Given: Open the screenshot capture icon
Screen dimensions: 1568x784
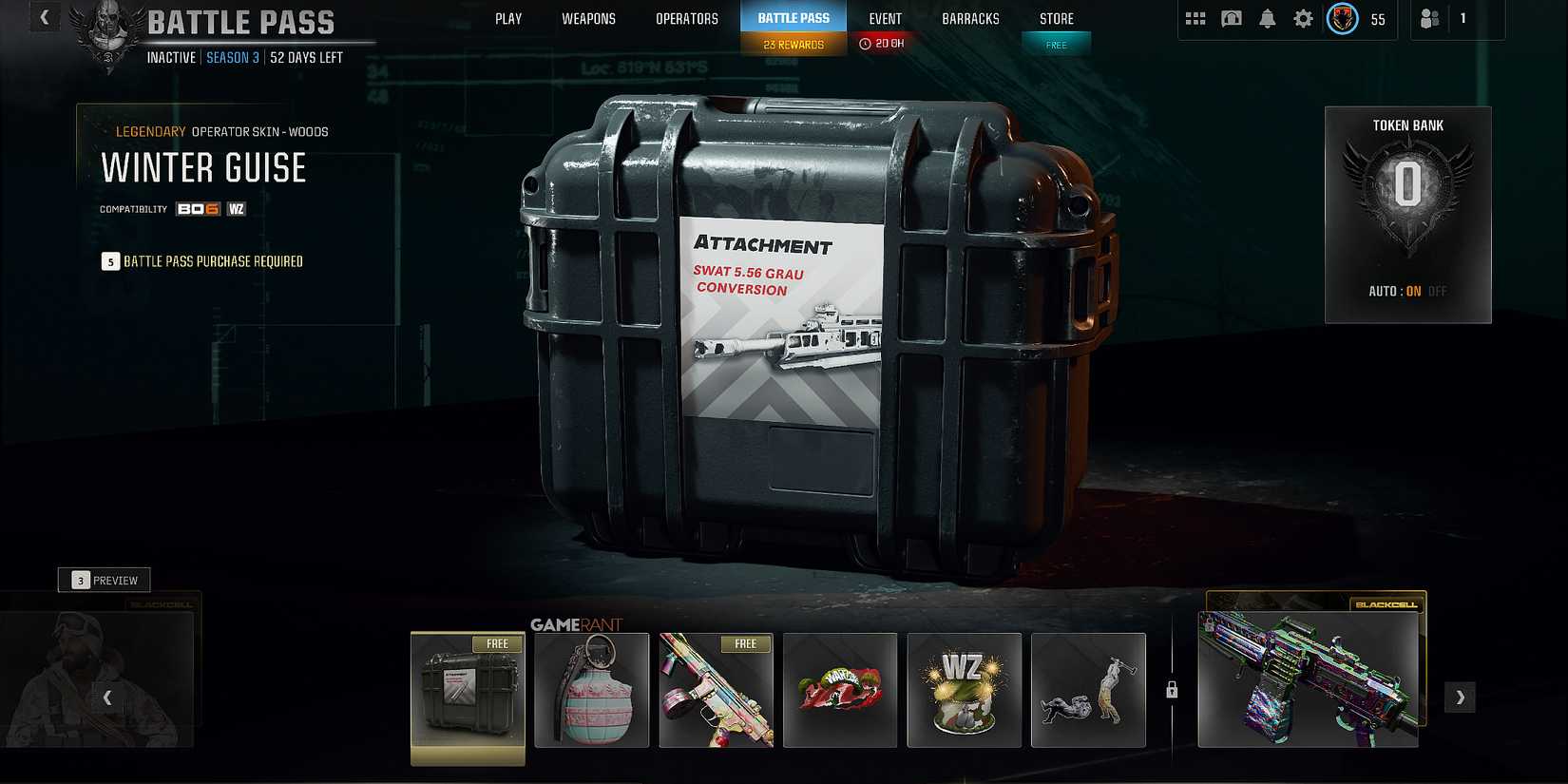Looking at the screenshot, I should click(x=1232, y=18).
